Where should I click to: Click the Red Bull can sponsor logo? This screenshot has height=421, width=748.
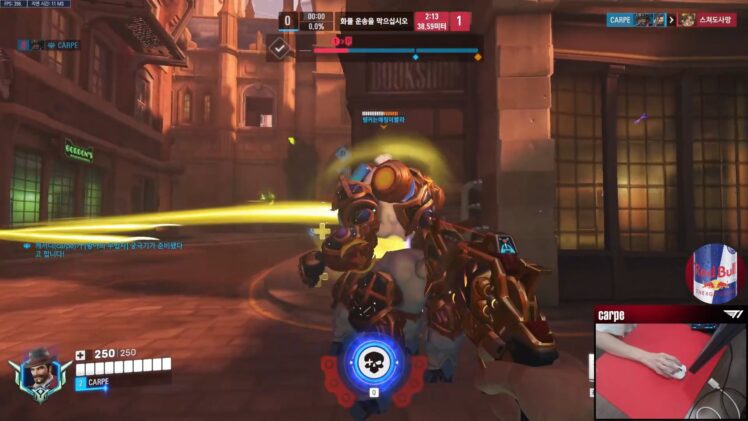[x=715, y=274]
